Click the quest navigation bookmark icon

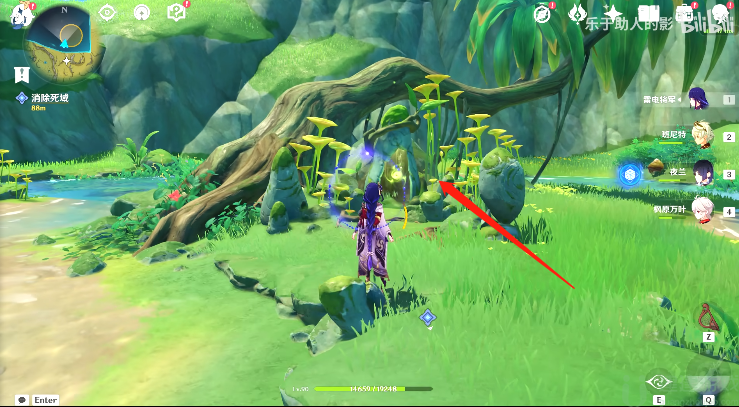[x=22, y=73]
